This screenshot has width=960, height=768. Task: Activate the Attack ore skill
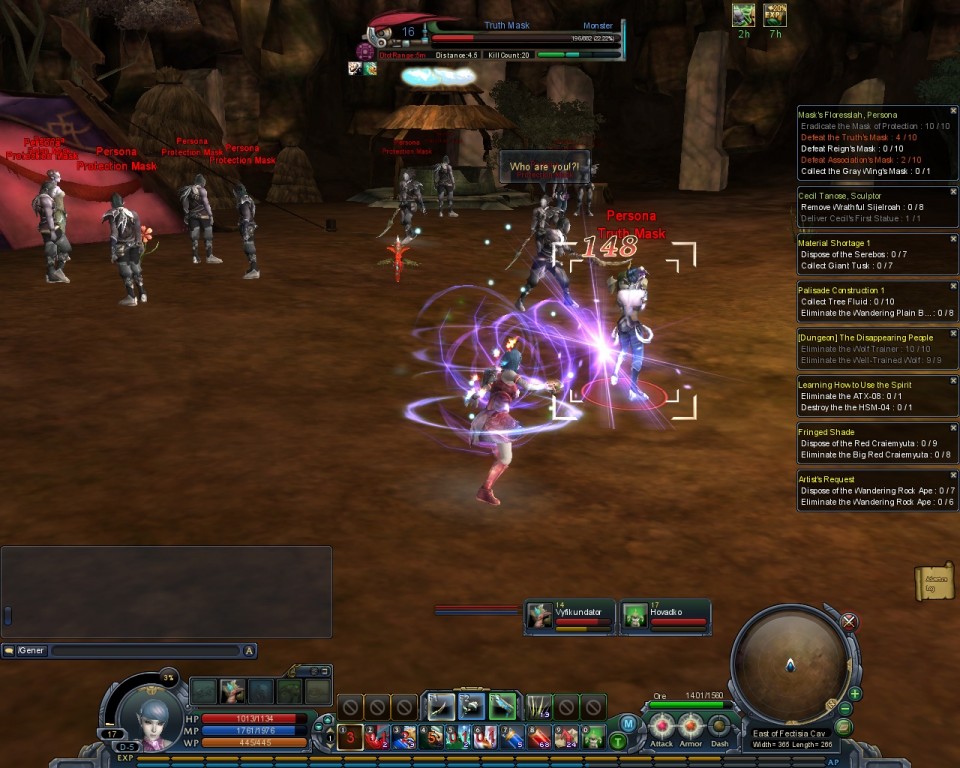point(662,726)
